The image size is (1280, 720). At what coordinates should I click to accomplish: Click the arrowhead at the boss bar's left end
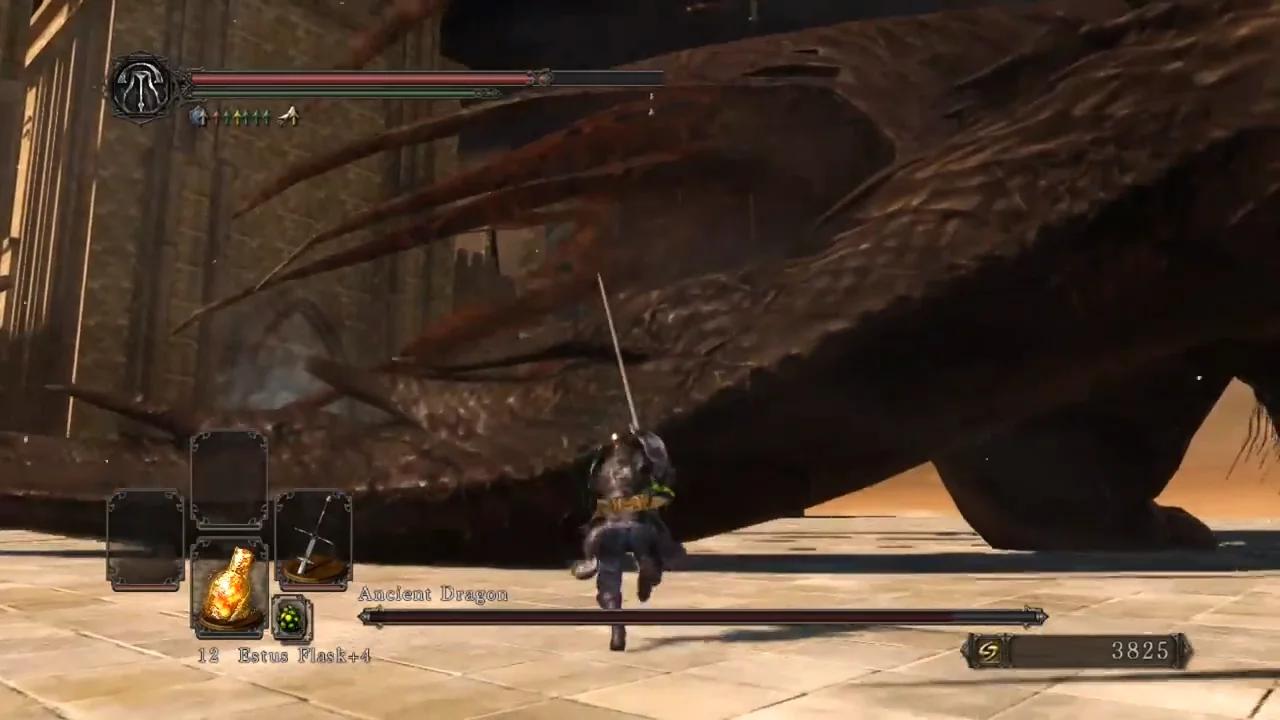366,616
